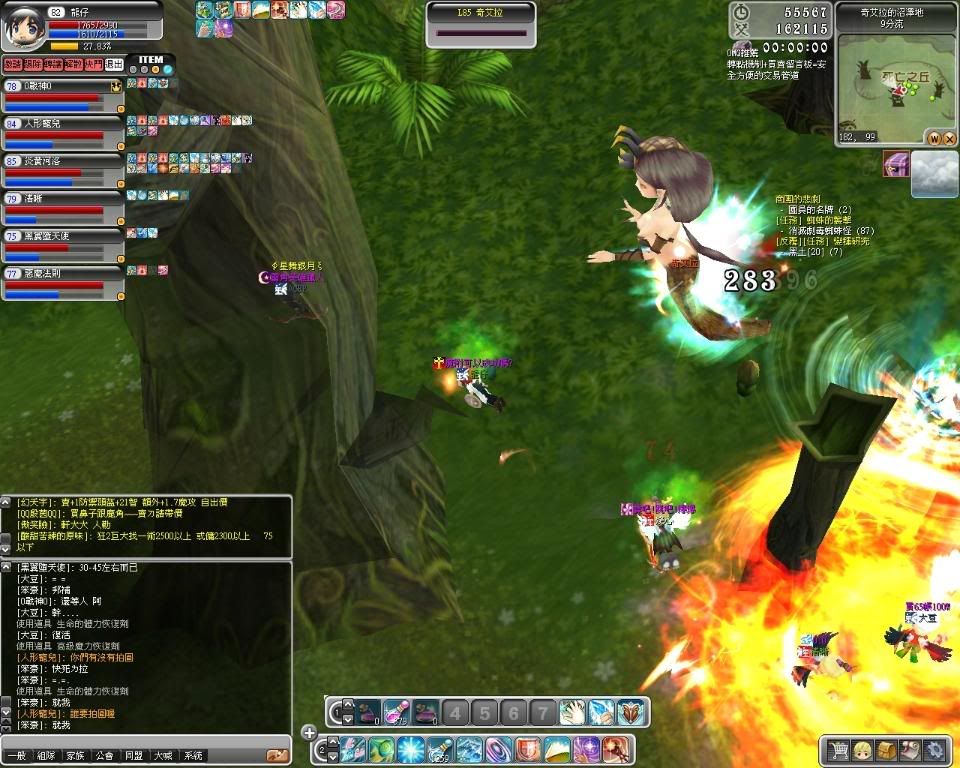
Task: Switch to the 系統 chat tab
Action: tap(194, 756)
